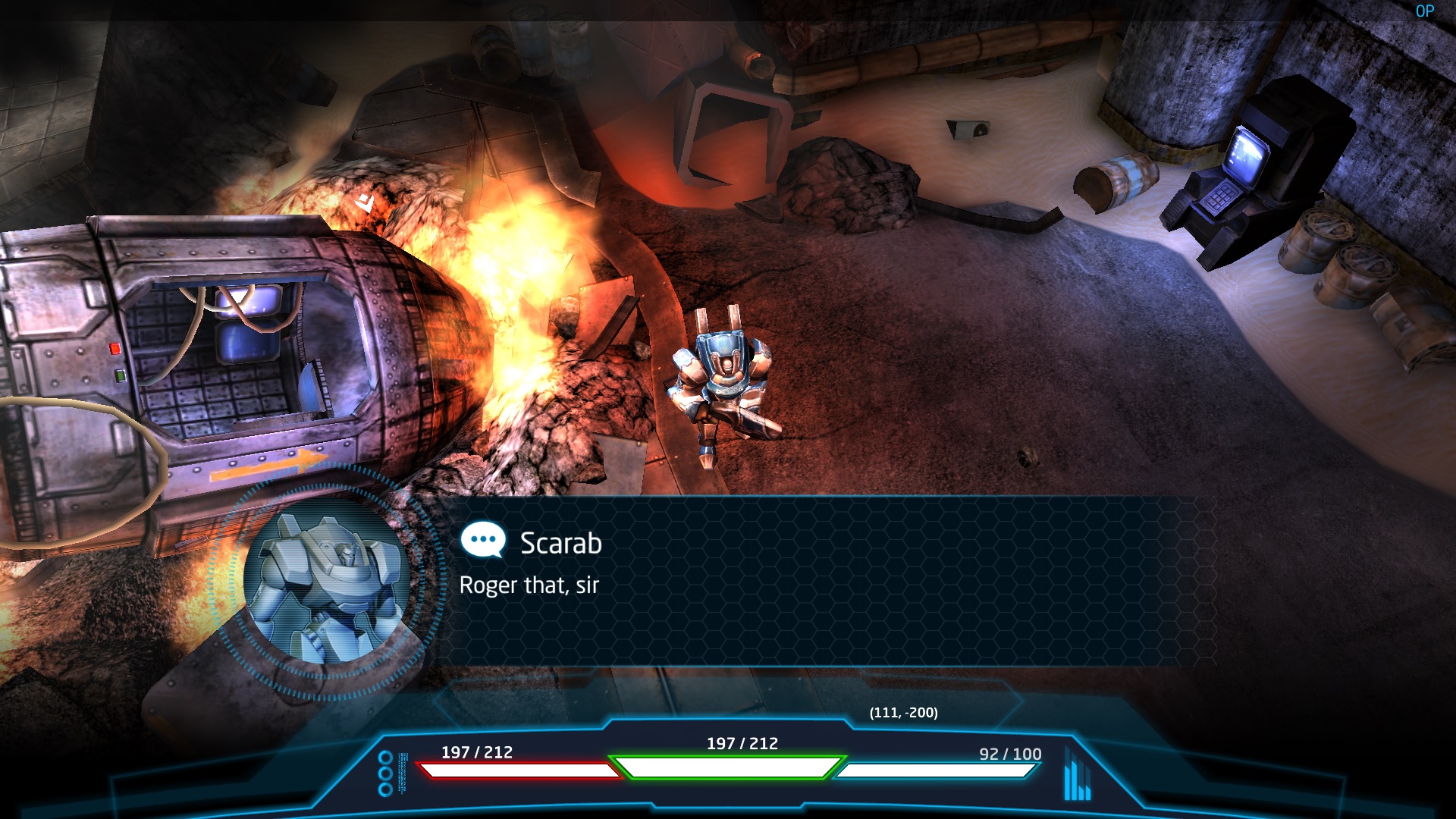
Task: Select the three stacked circles HUD indicator
Action: (x=385, y=773)
